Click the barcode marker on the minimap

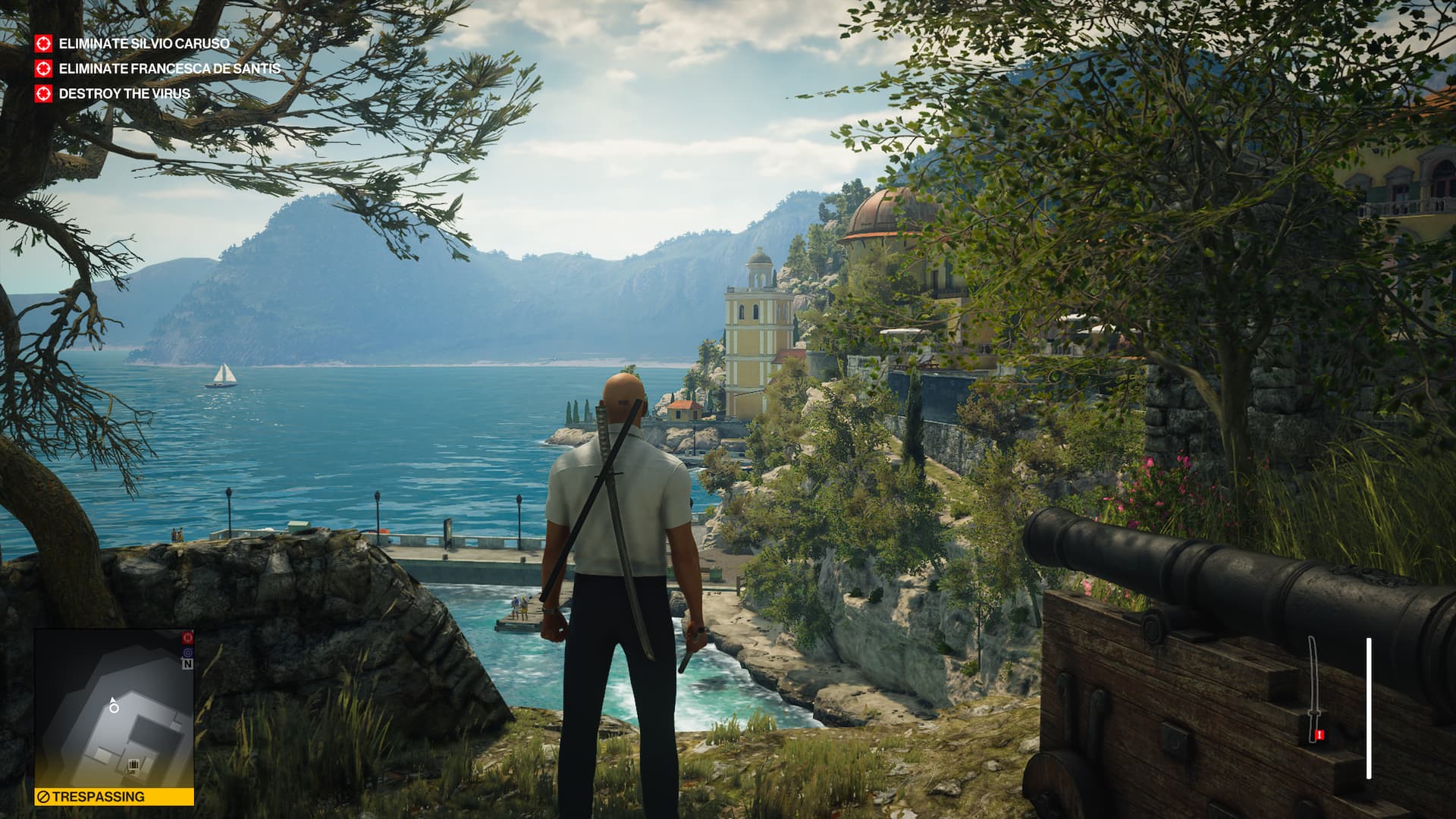pos(133,764)
